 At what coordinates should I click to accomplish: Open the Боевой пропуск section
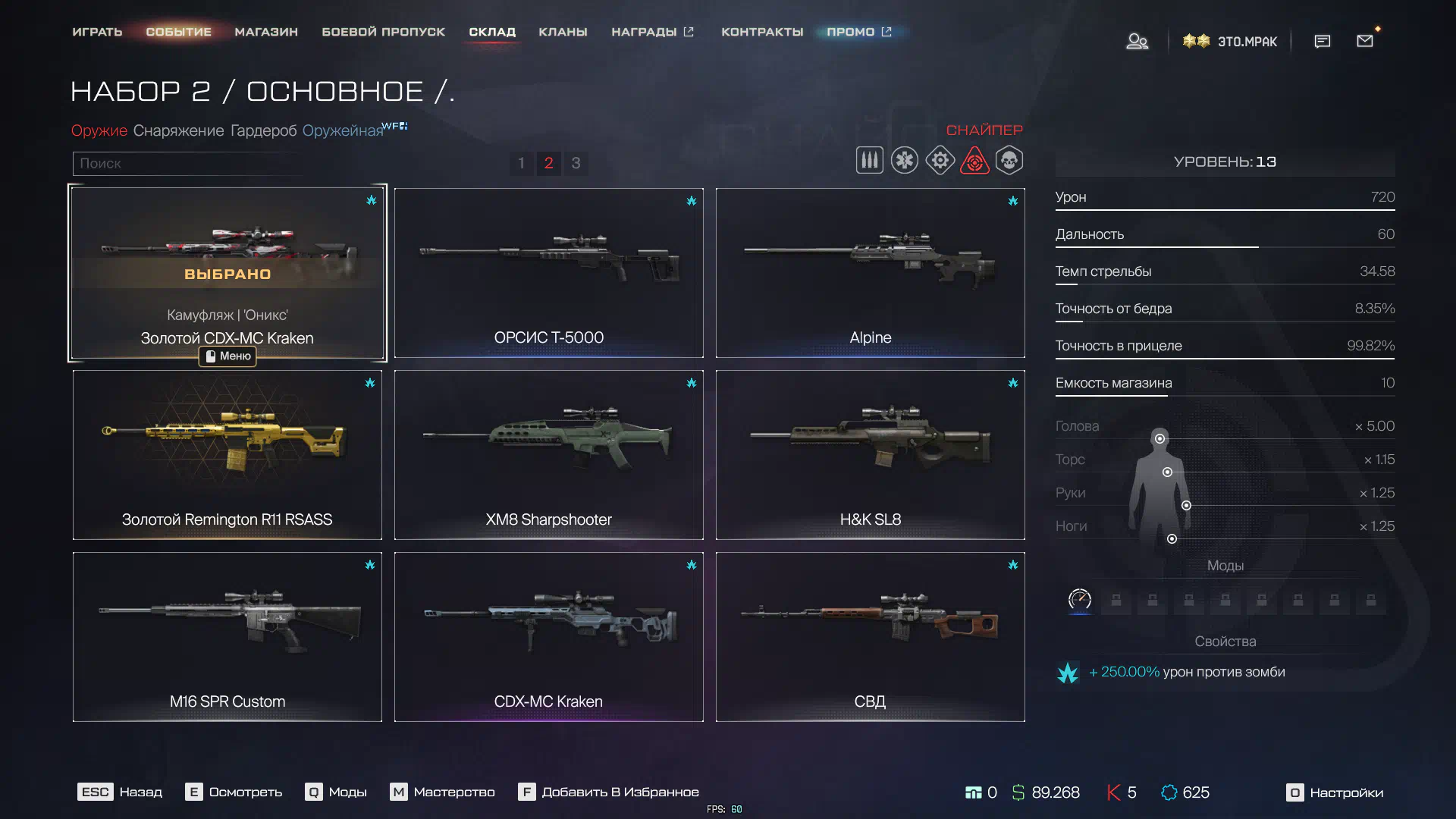383,32
